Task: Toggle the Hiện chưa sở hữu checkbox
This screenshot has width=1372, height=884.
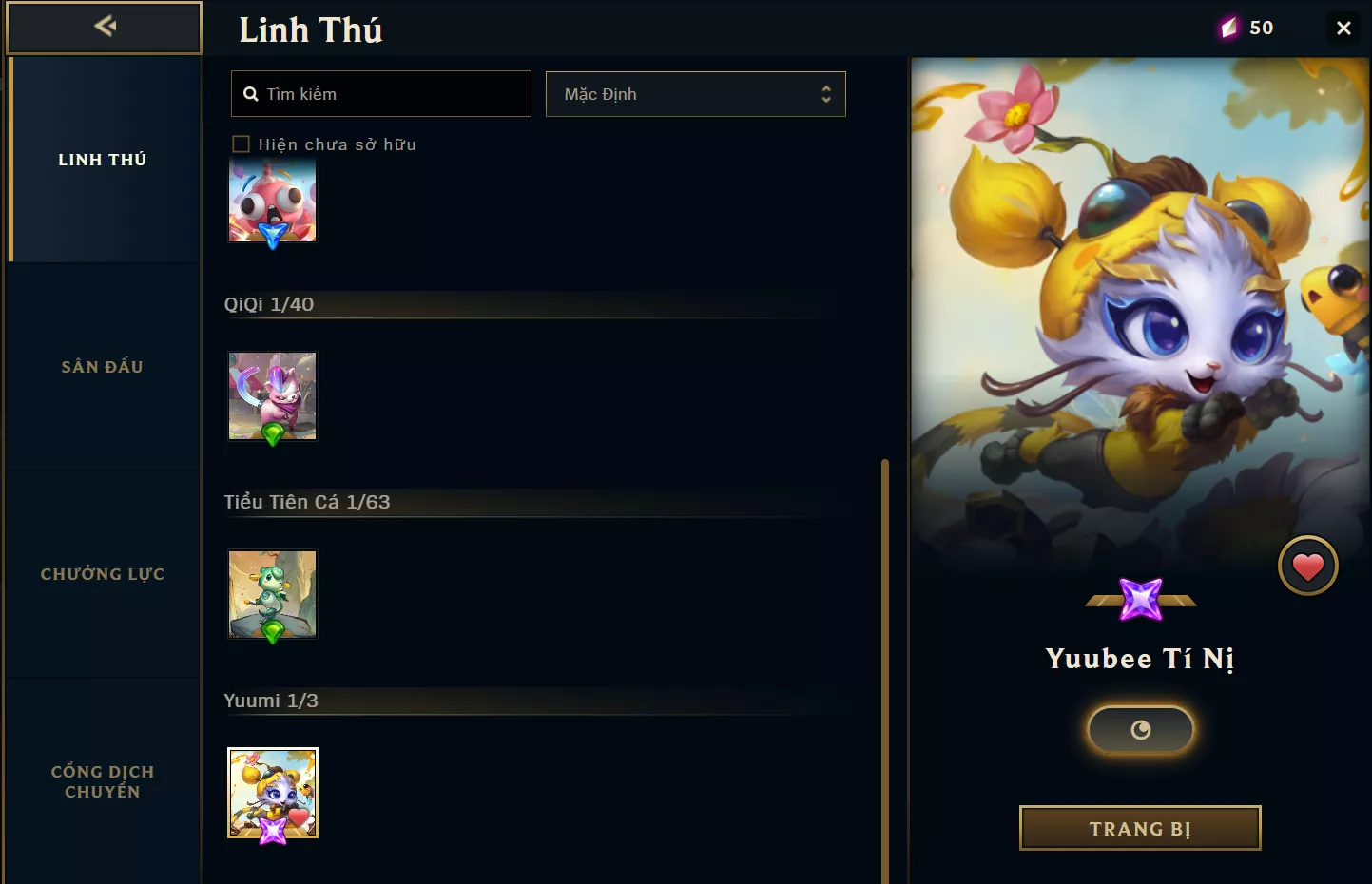Action: [x=242, y=144]
